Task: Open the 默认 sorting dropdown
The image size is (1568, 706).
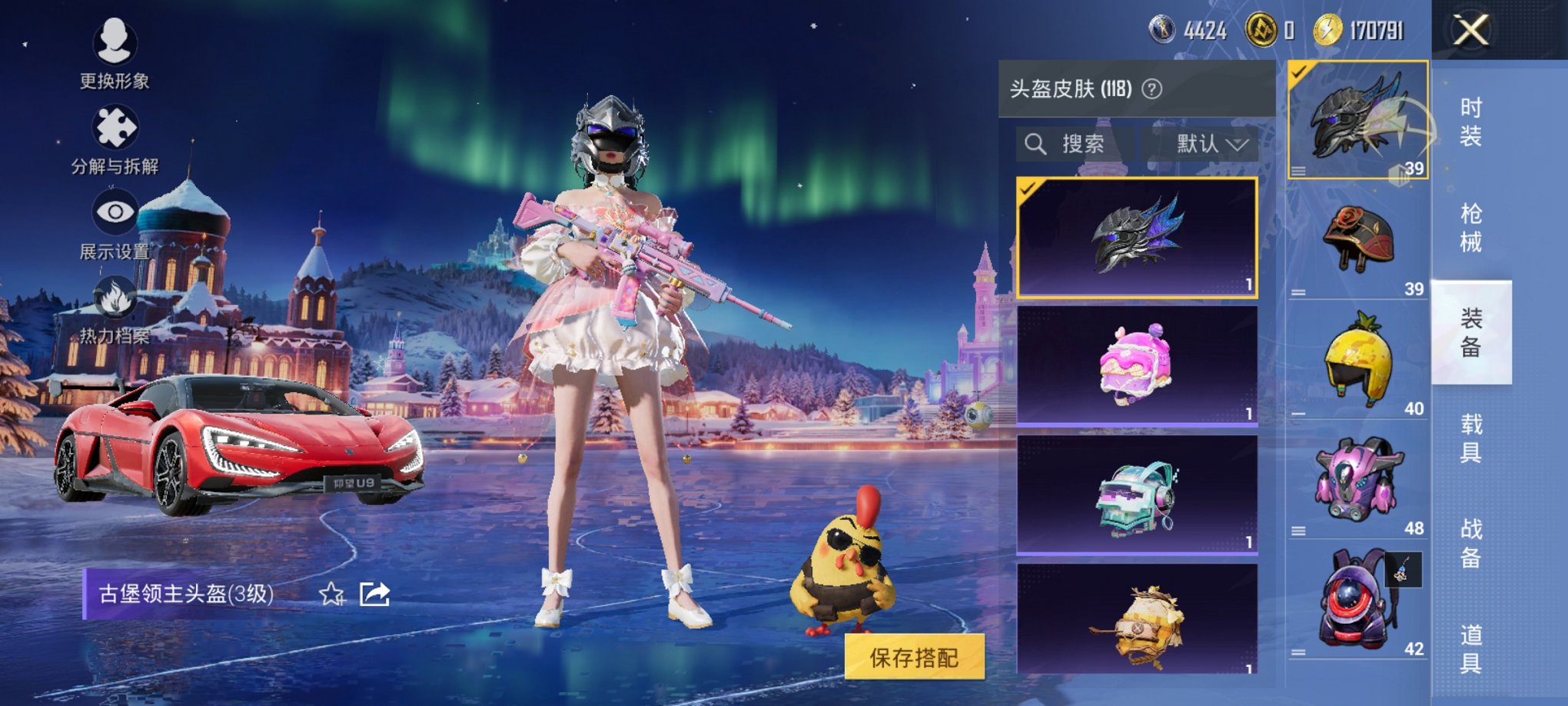Action: (1207, 145)
